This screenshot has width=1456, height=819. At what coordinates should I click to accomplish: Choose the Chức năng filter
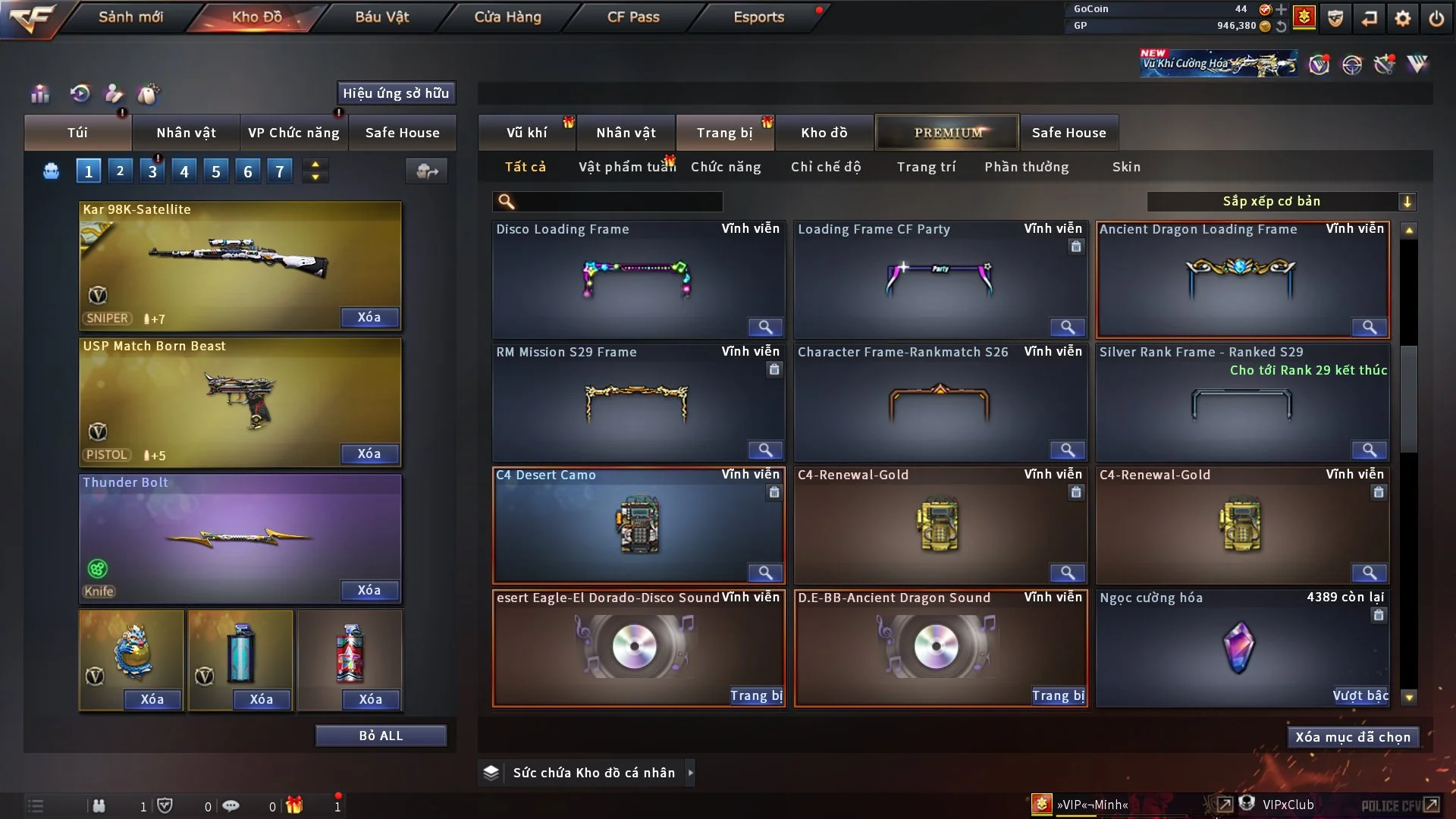pyautogui.click(x=726, y=167)
